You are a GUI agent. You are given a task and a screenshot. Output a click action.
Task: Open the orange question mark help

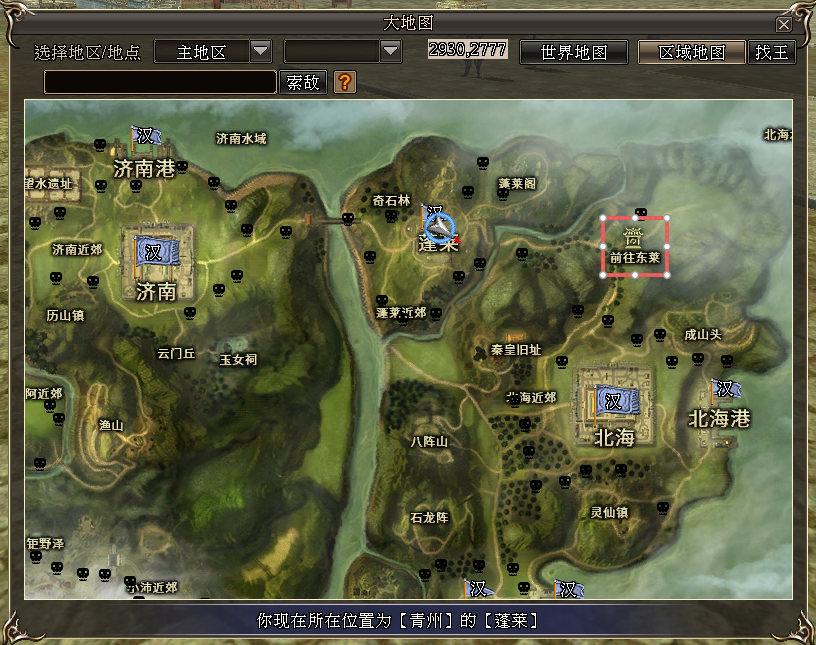tap(344, 82)
